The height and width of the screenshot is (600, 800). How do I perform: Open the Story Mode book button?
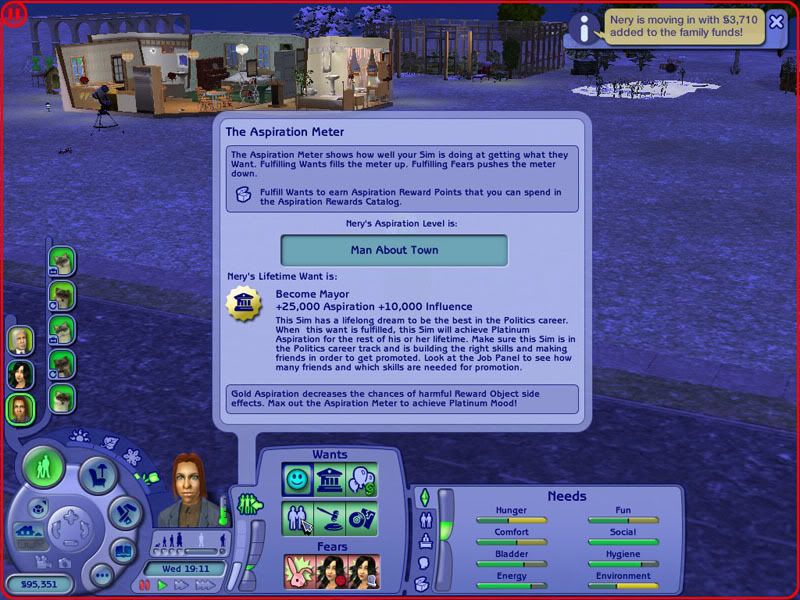122,551
